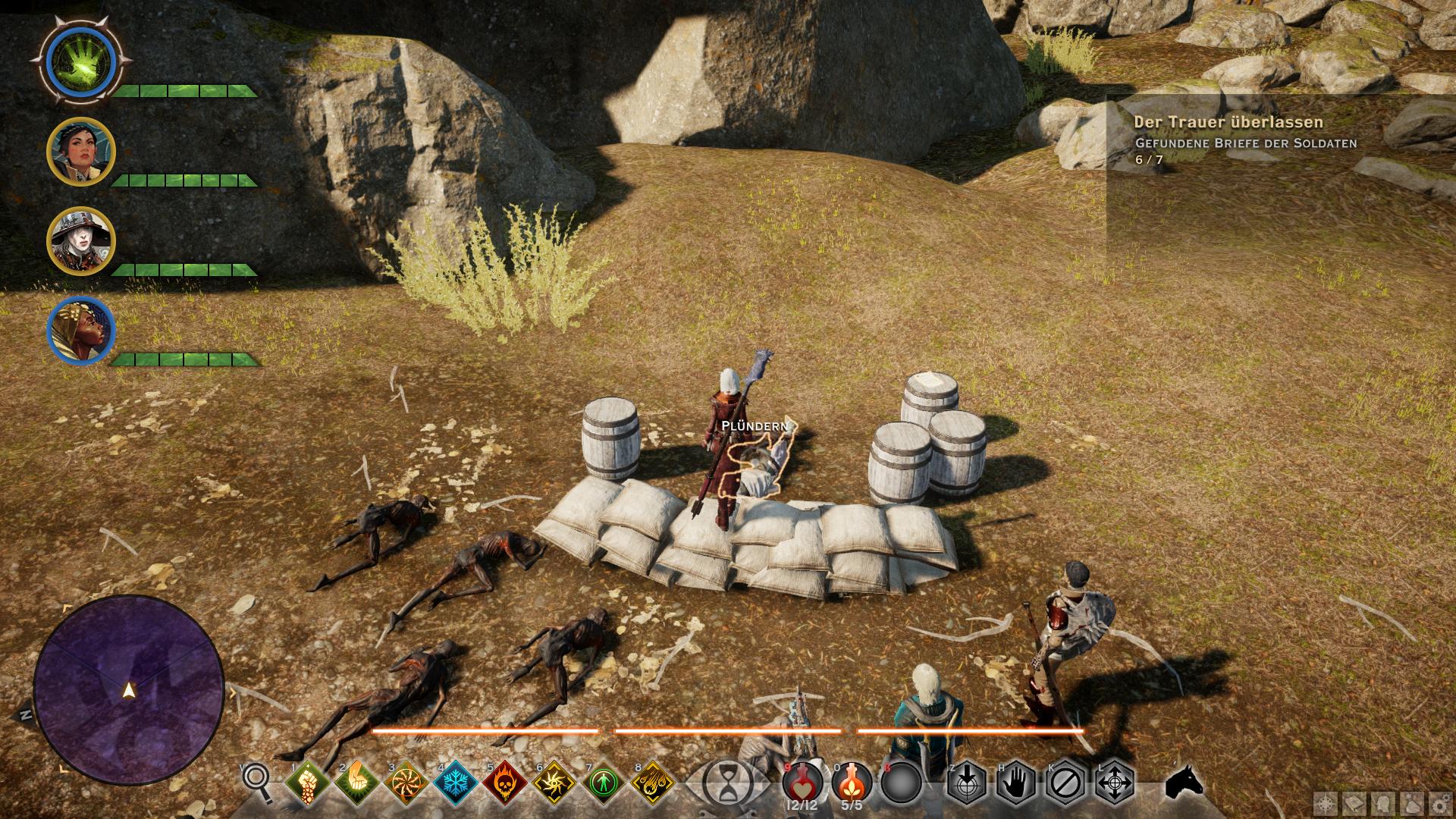
Task: Summon the mount with horse icon
Action: [1184, 781]
